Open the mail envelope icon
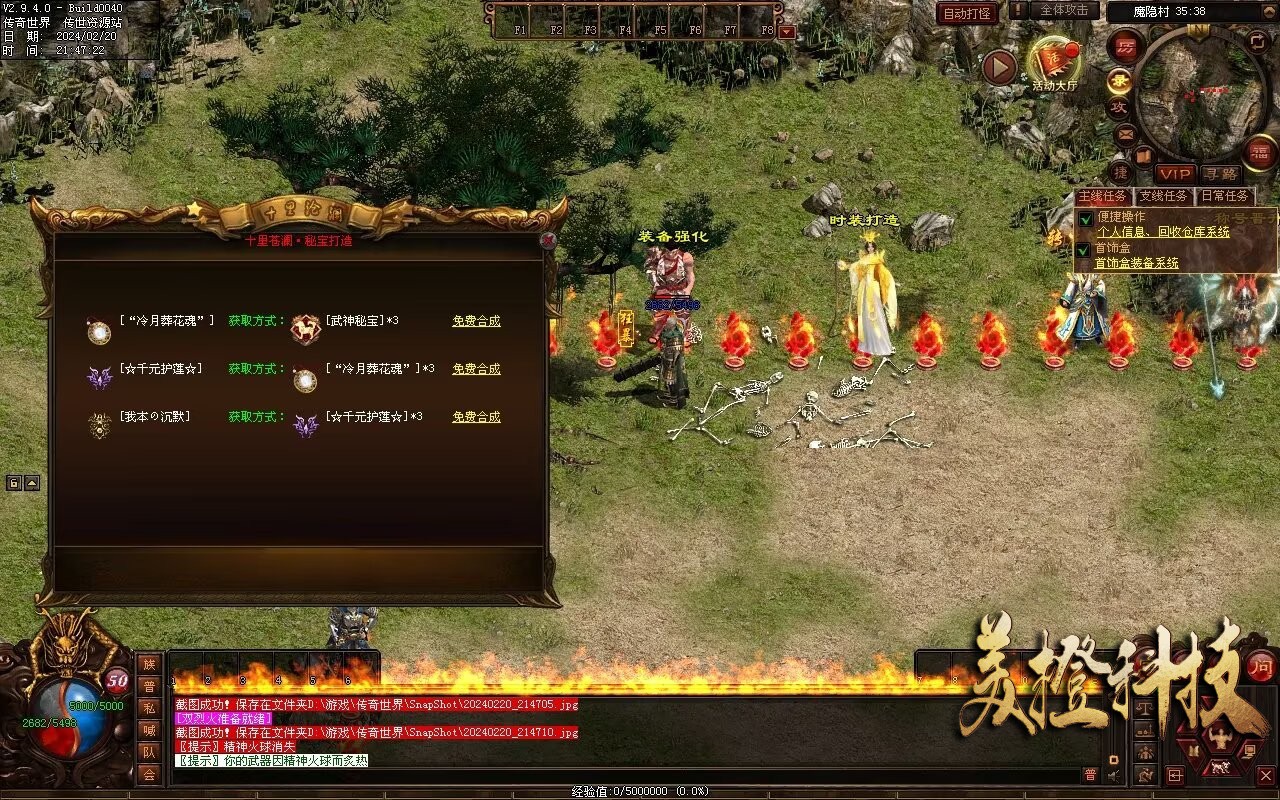The width and height of the screenshot is (1280, 800). tap(1125, 134)
